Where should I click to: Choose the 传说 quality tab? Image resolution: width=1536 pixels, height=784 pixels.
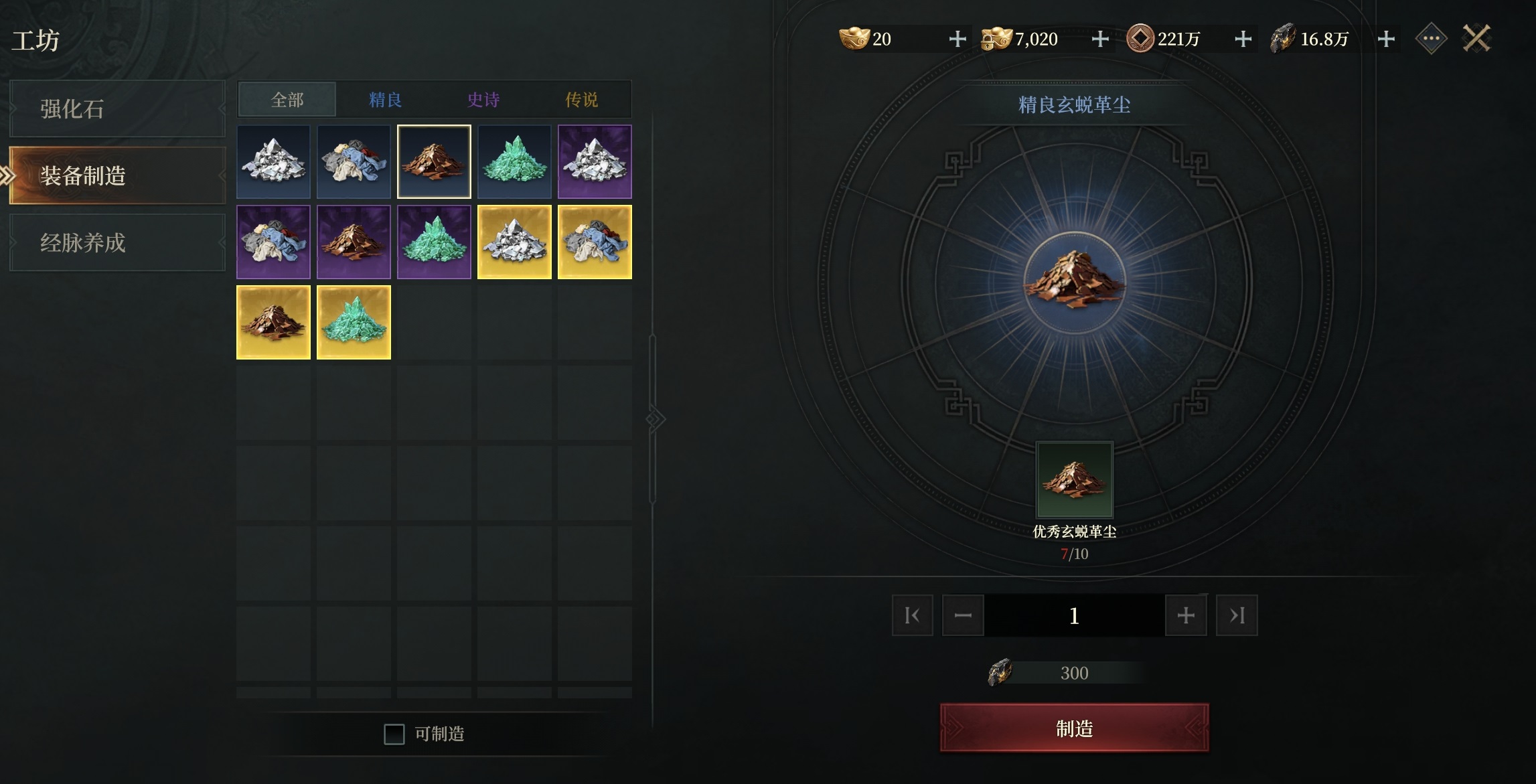(x=581, y=100)
